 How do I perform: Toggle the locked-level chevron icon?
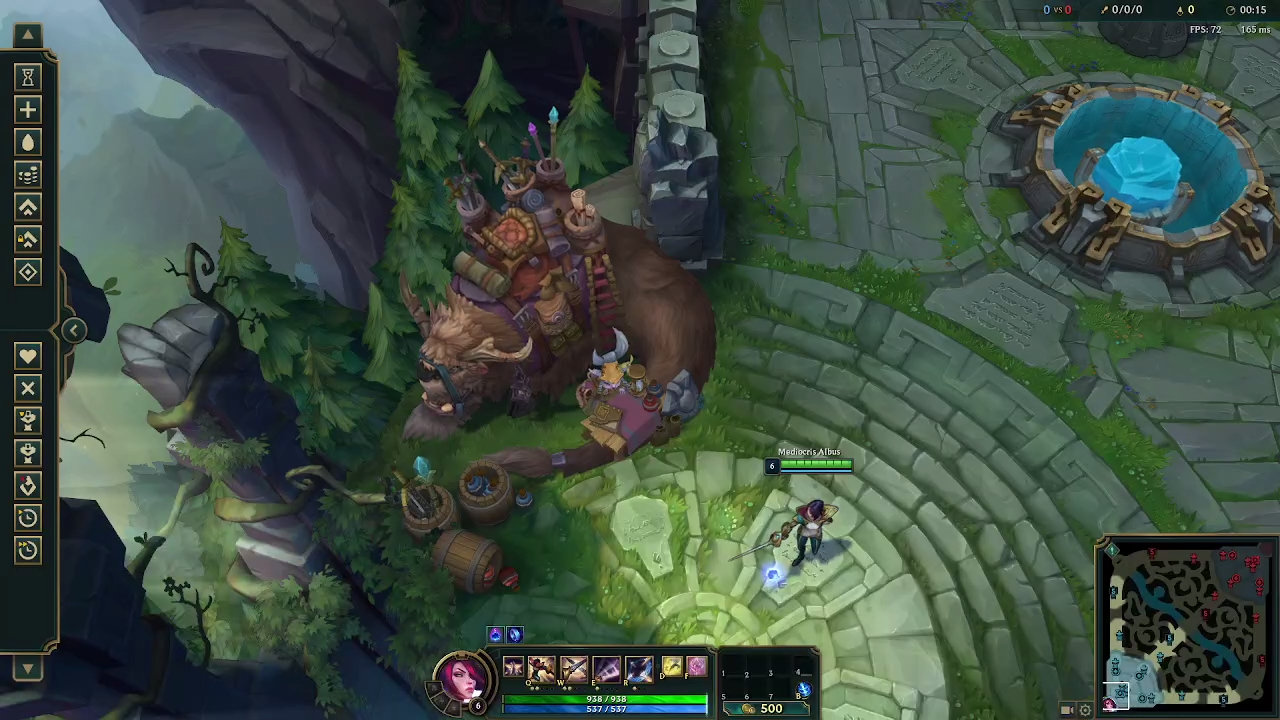27,239
